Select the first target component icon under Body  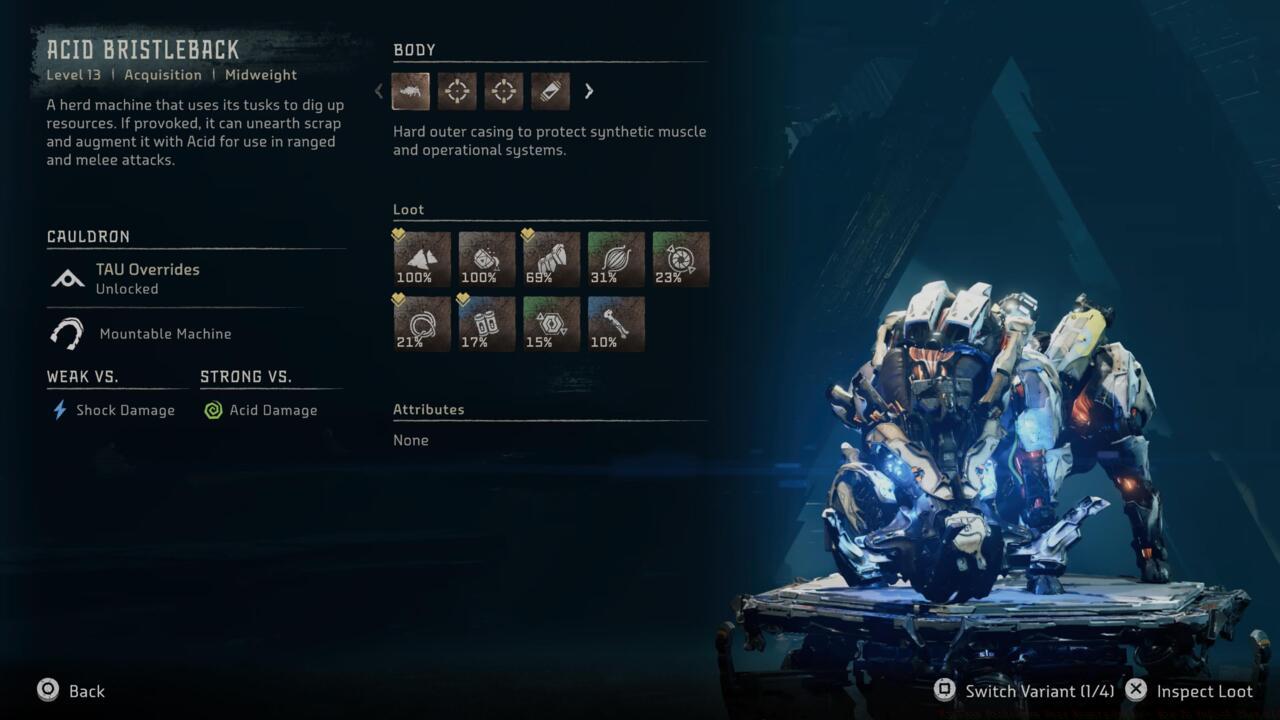(457, 91)
